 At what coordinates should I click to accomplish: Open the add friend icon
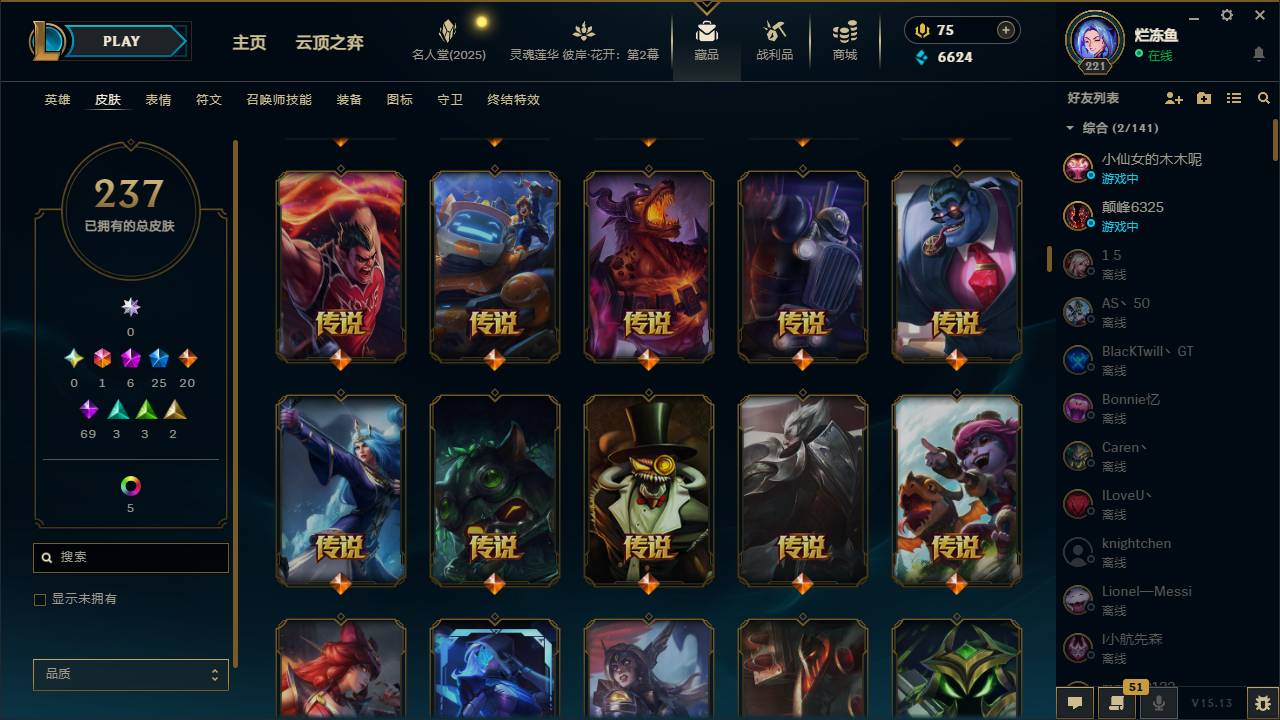pos(1172,97)
